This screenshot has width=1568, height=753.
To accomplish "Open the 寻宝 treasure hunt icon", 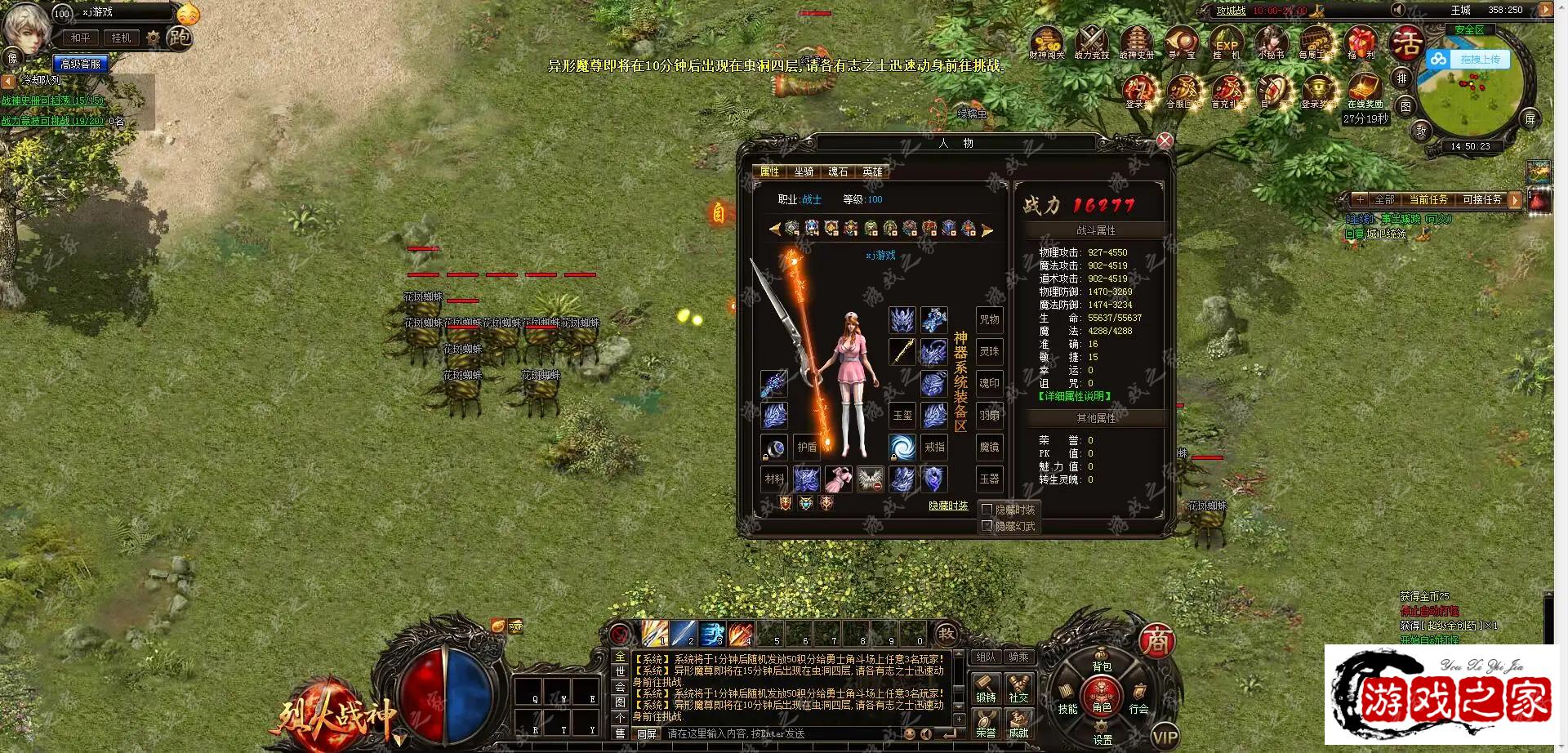I will point(1181,42).
